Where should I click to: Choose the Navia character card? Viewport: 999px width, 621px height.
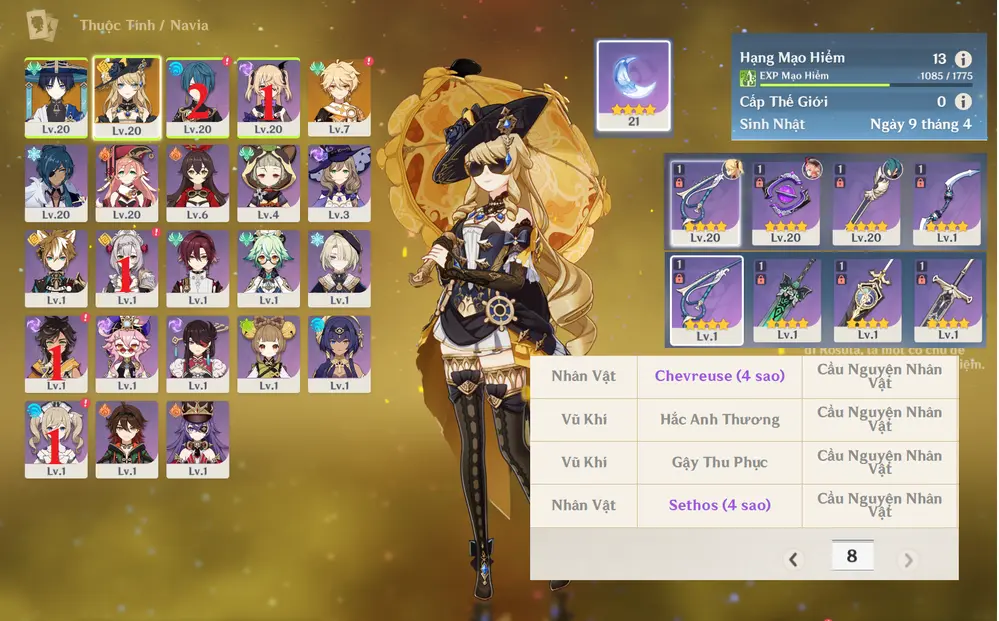(x=127, y=97)
